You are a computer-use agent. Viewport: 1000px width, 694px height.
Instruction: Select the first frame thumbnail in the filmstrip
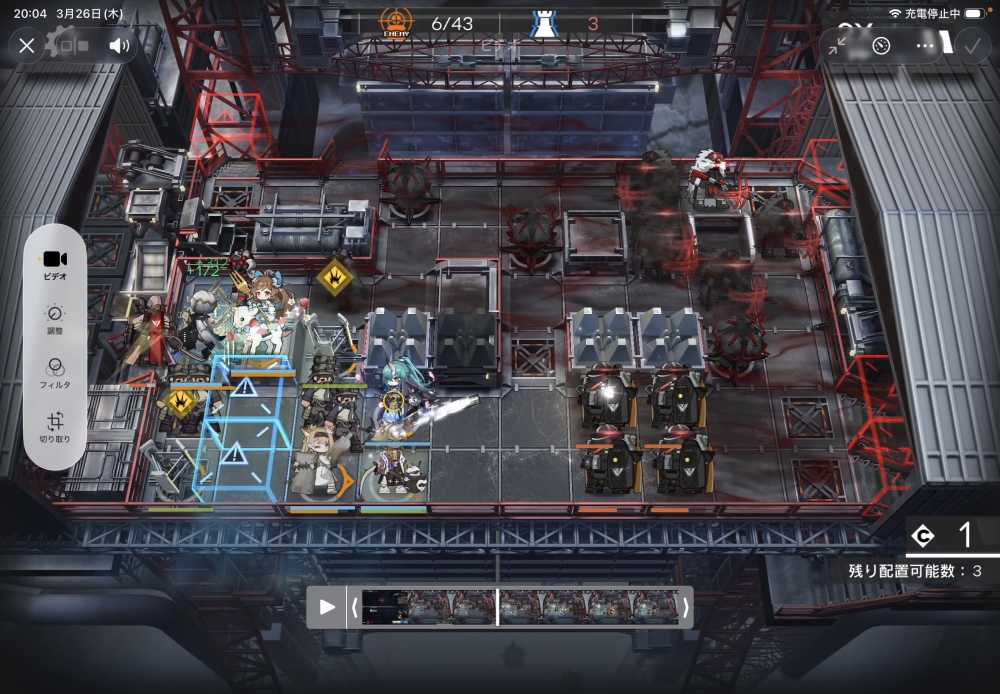pos(385,607)
